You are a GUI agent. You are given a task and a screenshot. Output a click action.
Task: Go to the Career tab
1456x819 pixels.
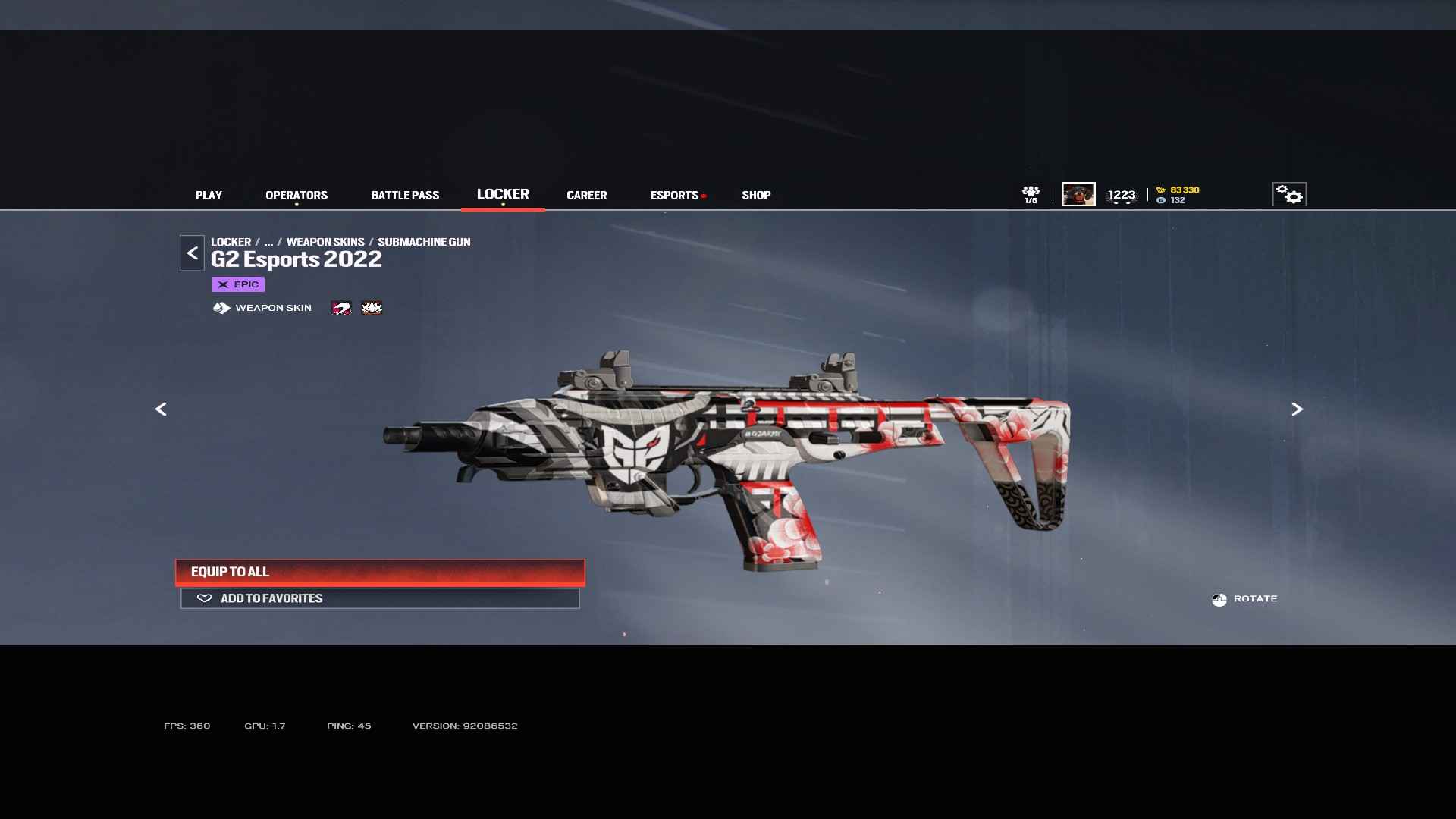pyautogui.click(x=586, y=195)
